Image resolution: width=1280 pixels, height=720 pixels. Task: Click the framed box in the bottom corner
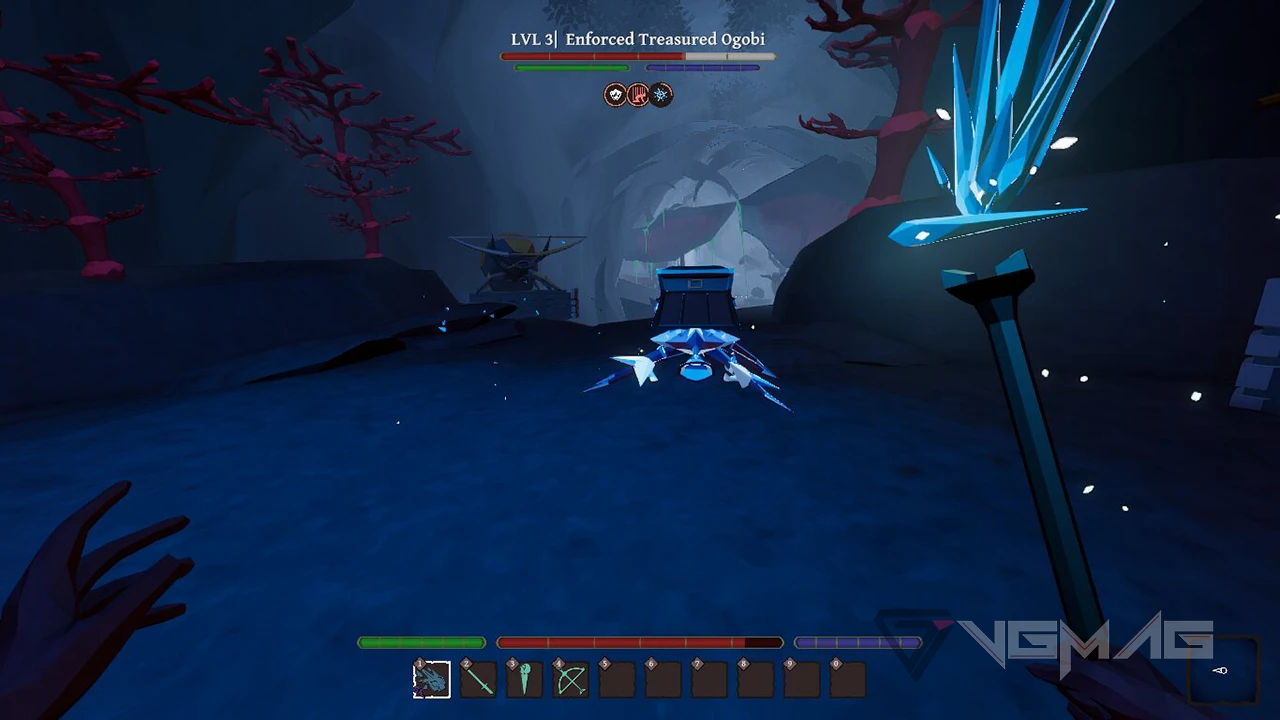(x=1219, y=670)
